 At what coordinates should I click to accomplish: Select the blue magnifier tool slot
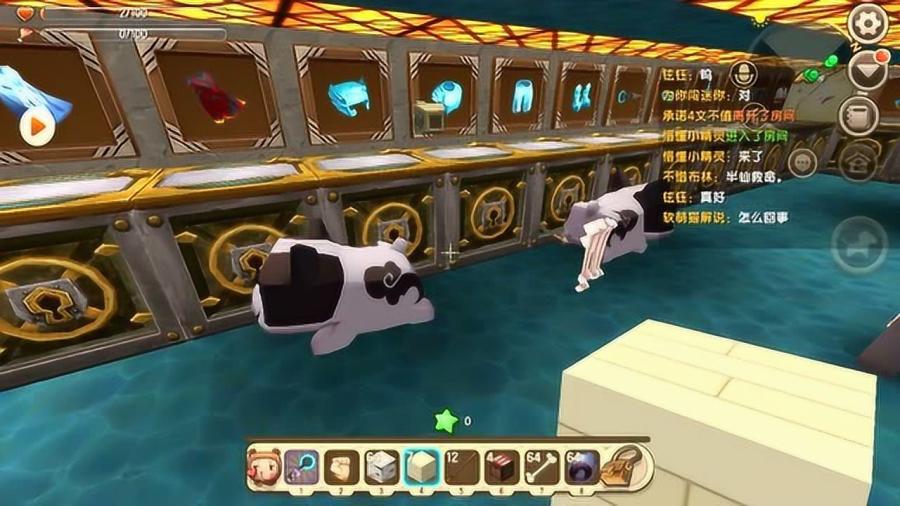point(302,467)
